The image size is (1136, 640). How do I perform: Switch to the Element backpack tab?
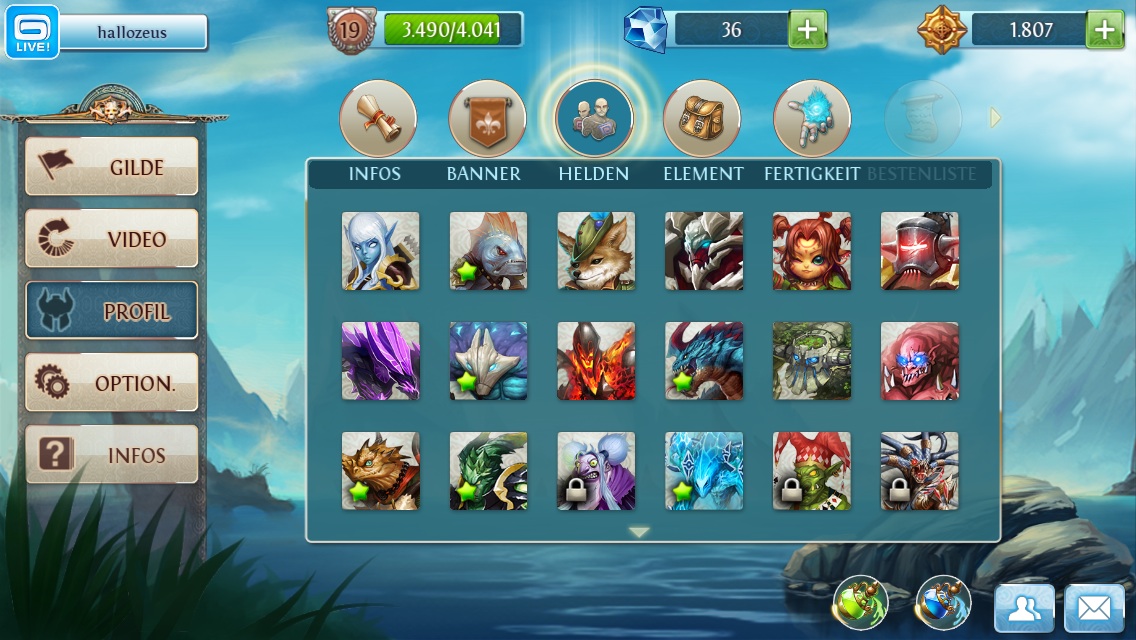tap(702, 119)
